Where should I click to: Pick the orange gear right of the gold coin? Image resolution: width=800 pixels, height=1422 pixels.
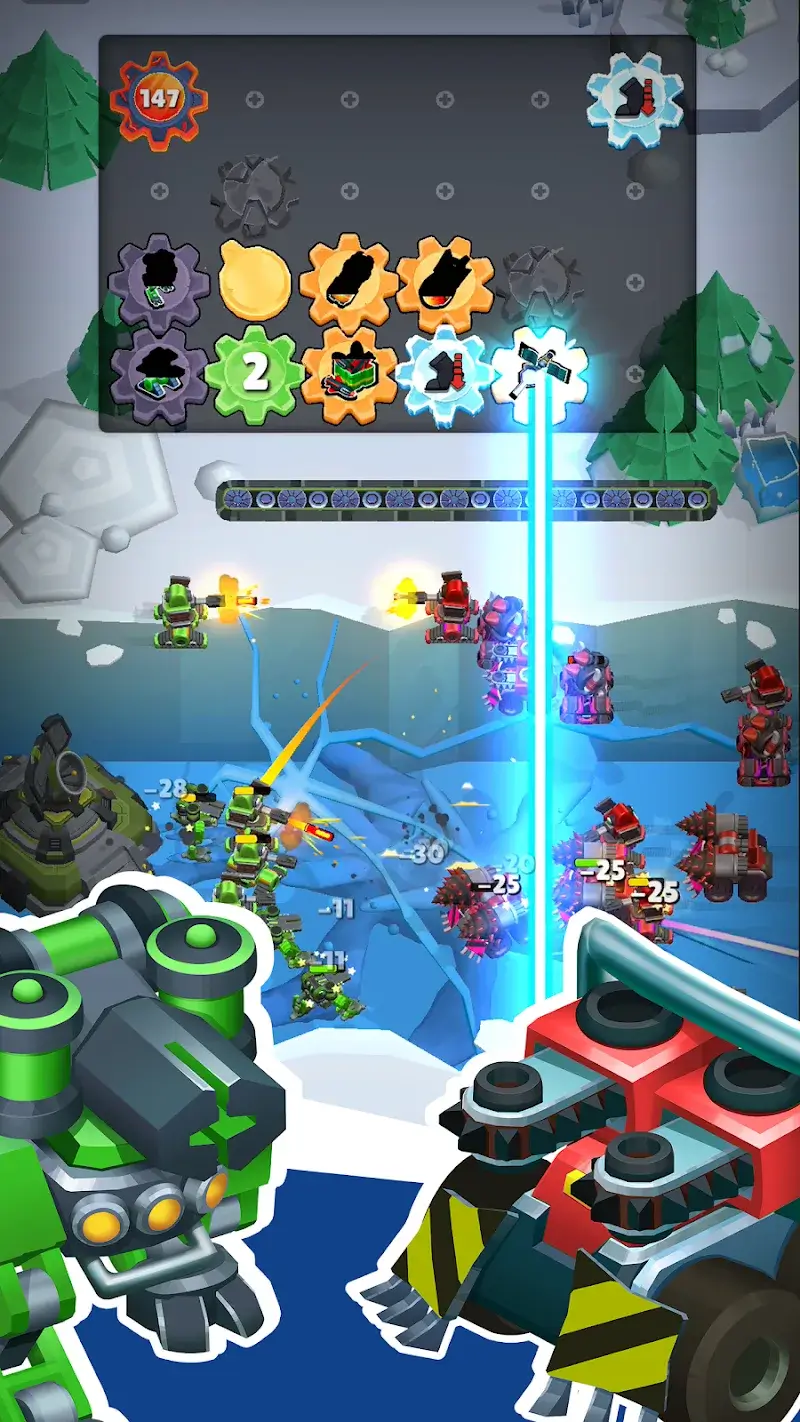[349, 280]
